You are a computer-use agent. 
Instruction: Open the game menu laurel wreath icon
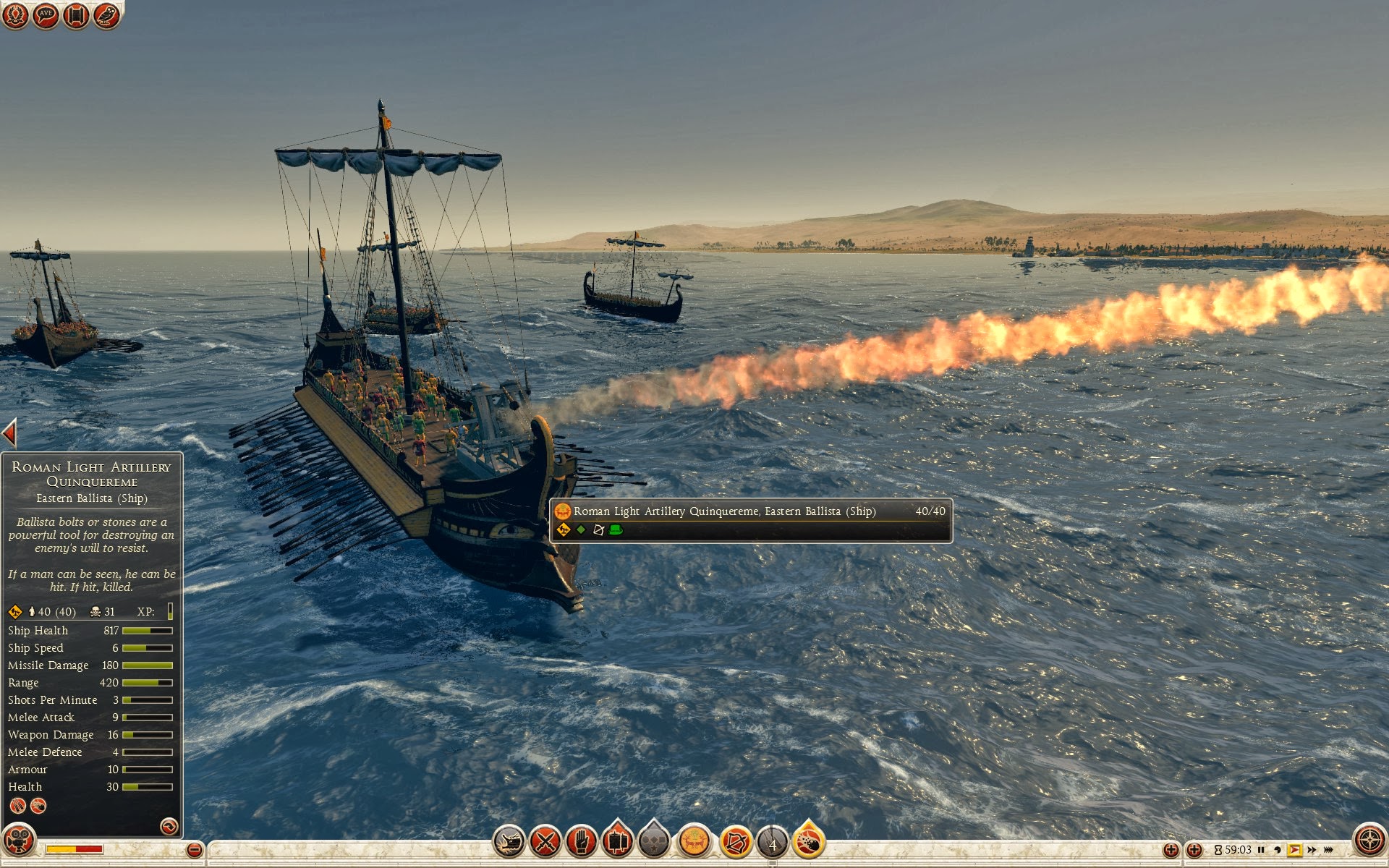(x=15, y=15)
